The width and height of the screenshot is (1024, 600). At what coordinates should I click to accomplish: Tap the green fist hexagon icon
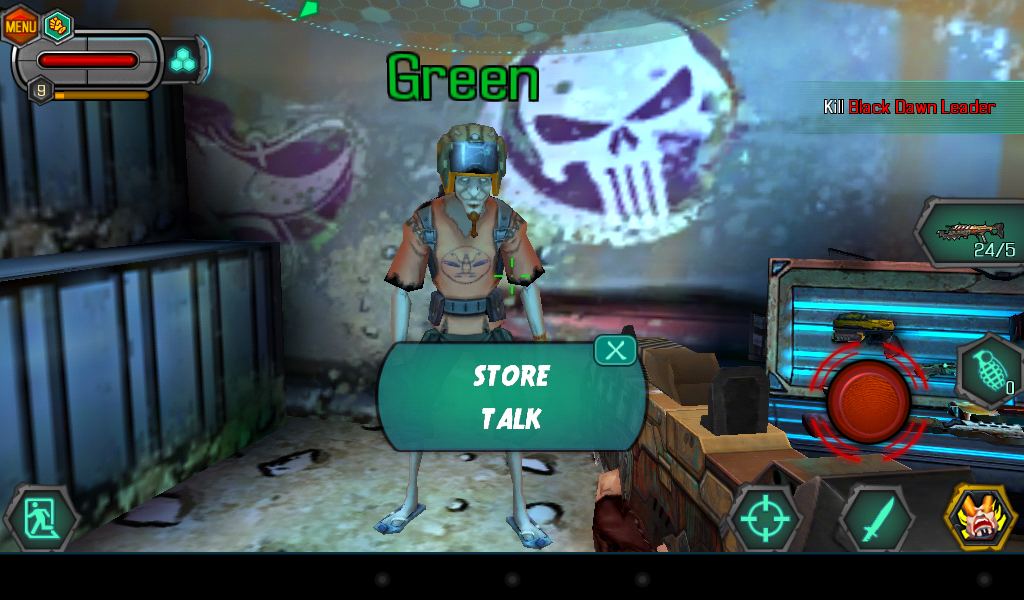pyautogui.click(x=58, y=25)
